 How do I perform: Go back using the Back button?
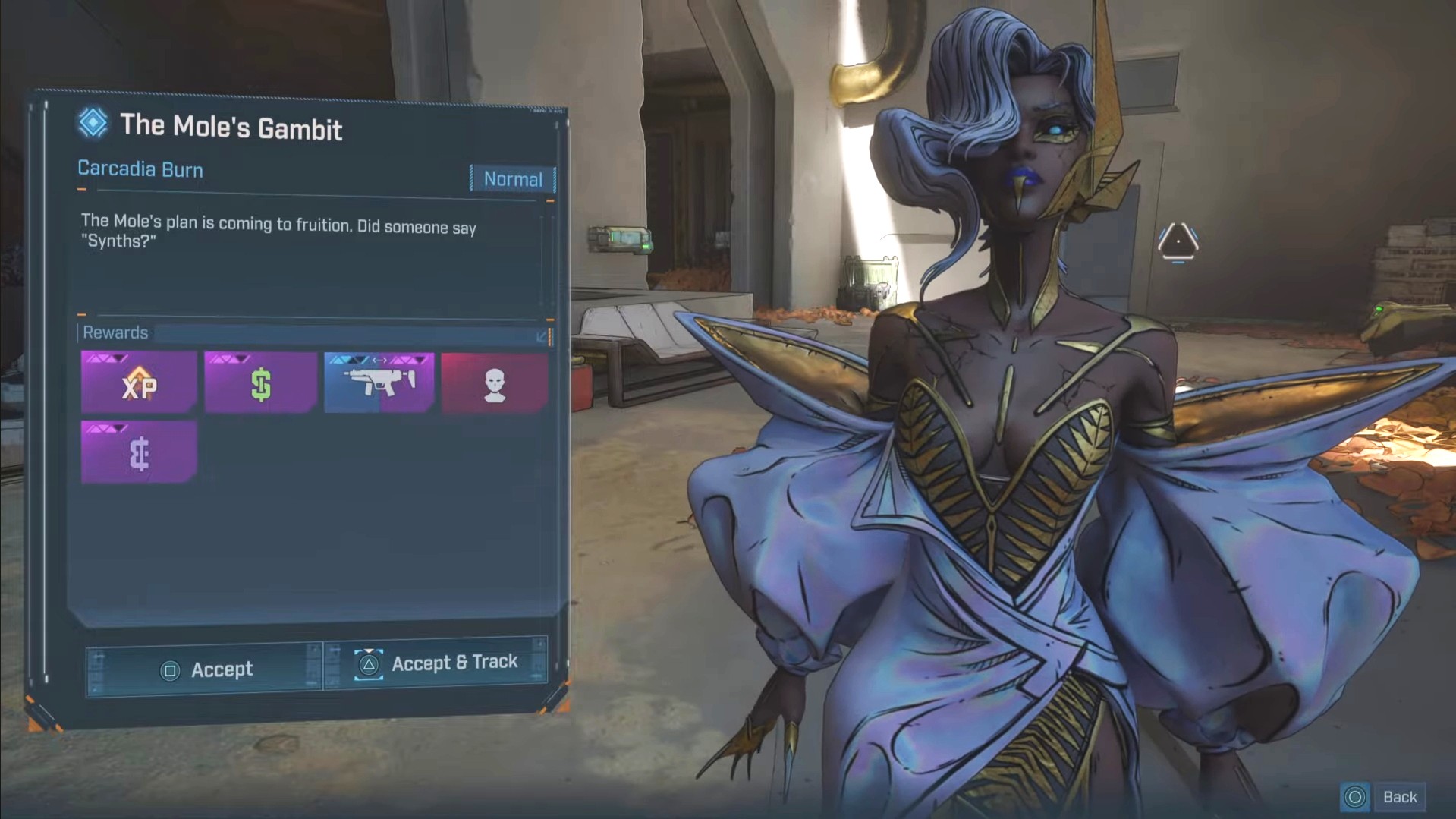(x=1383, y=797)
